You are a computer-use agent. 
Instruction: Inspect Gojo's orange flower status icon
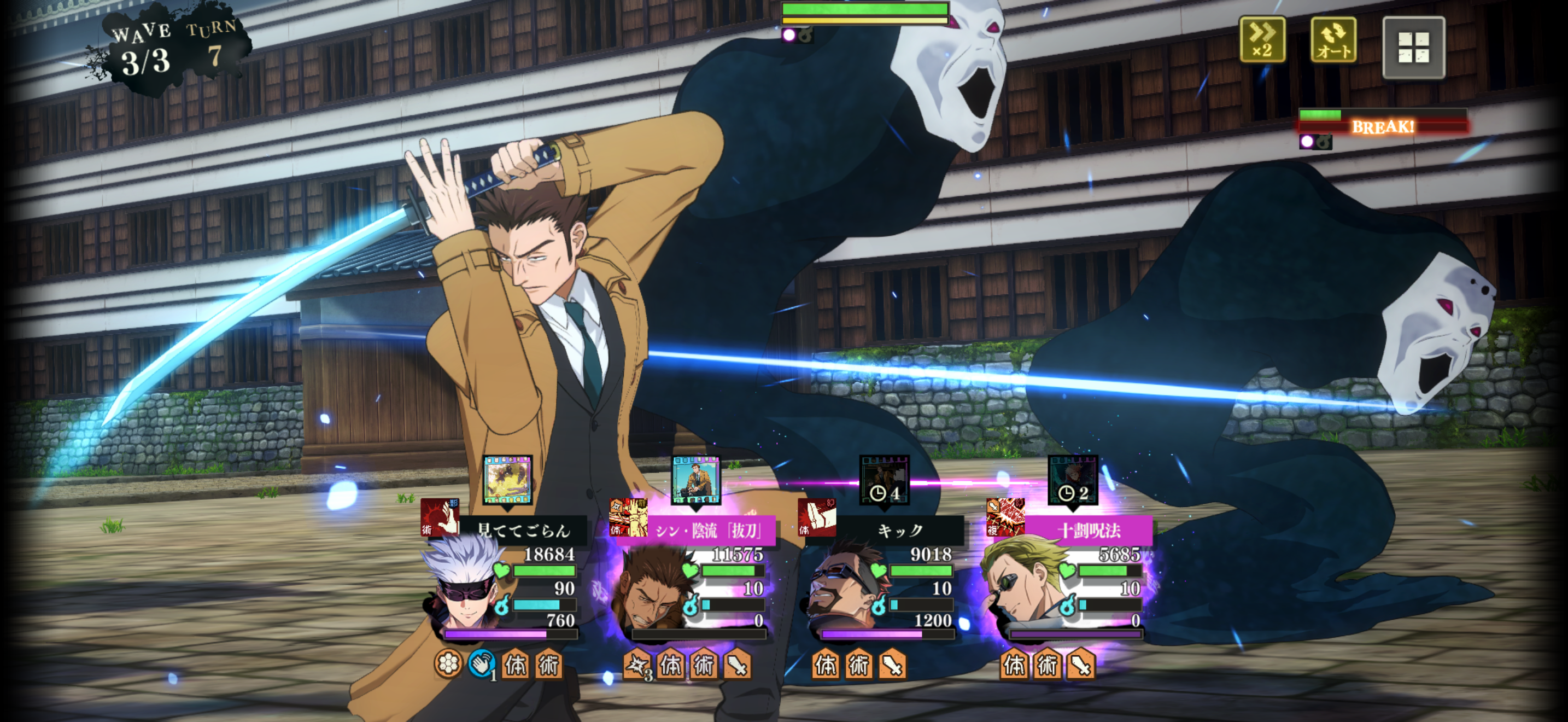point(448,664)
